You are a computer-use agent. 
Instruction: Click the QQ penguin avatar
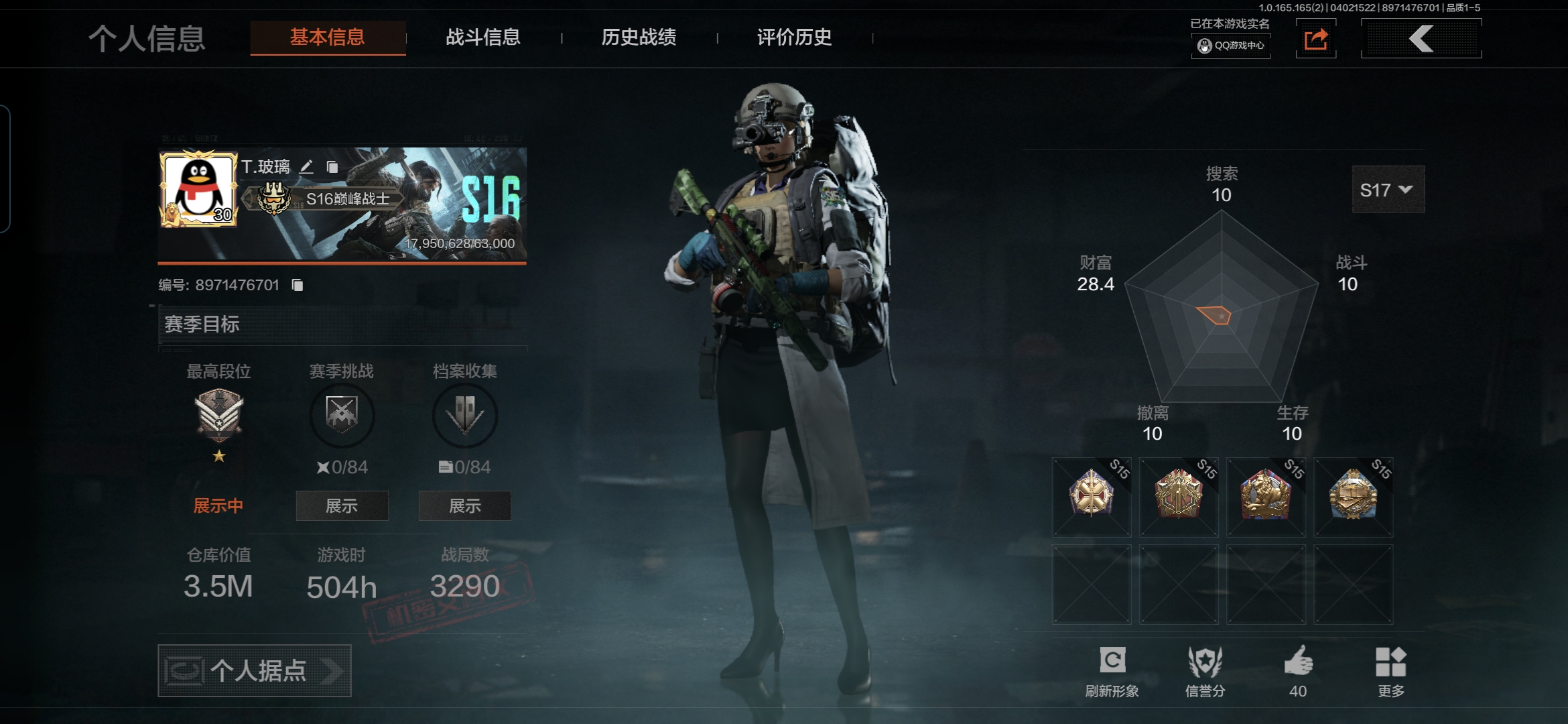[198, 189]
